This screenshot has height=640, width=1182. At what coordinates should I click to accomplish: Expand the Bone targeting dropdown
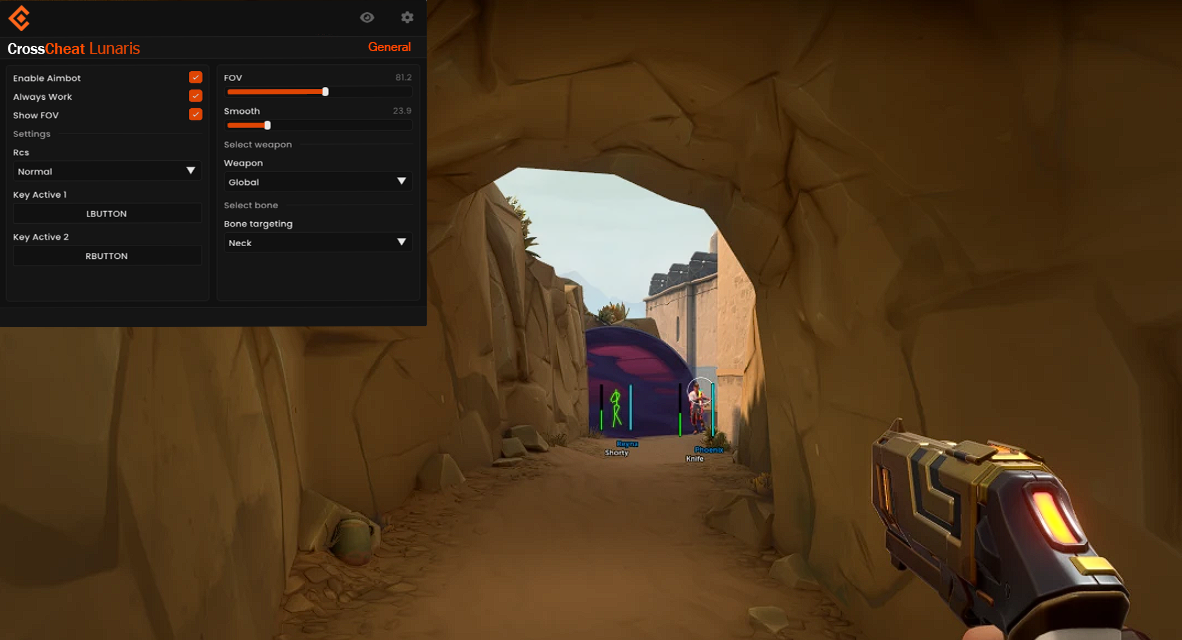(x=318, y=243)
